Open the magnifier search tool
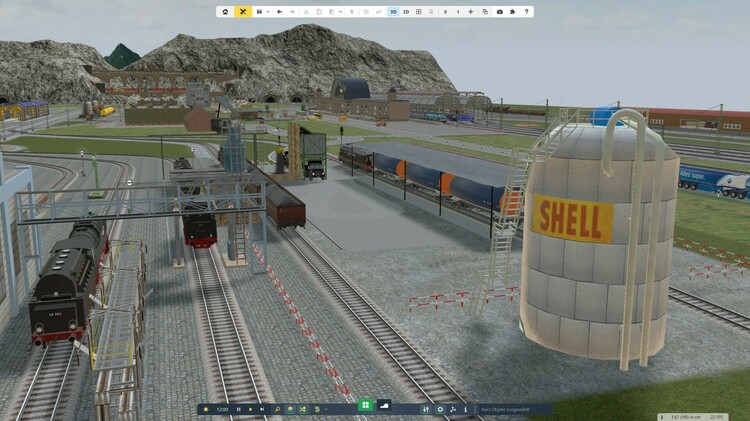Screen dimensions: 750x421 click(277, 409)
